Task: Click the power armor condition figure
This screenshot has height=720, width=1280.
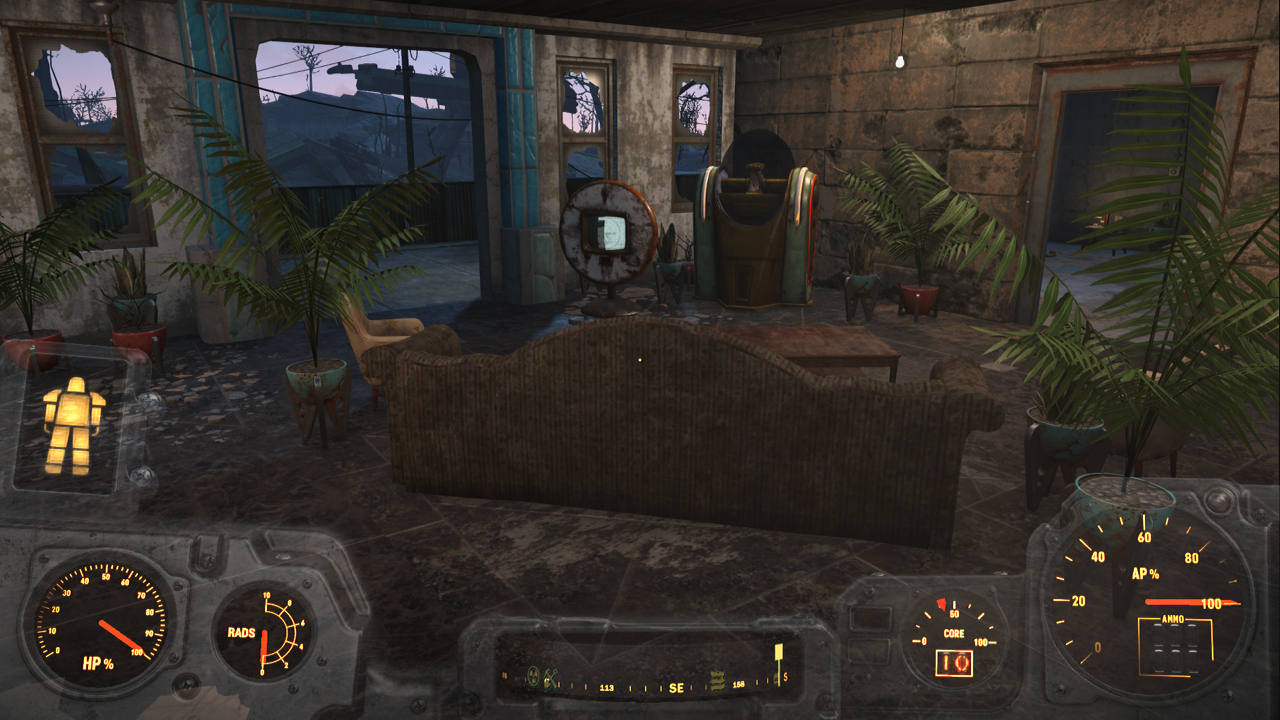Action: coord(72,425)
